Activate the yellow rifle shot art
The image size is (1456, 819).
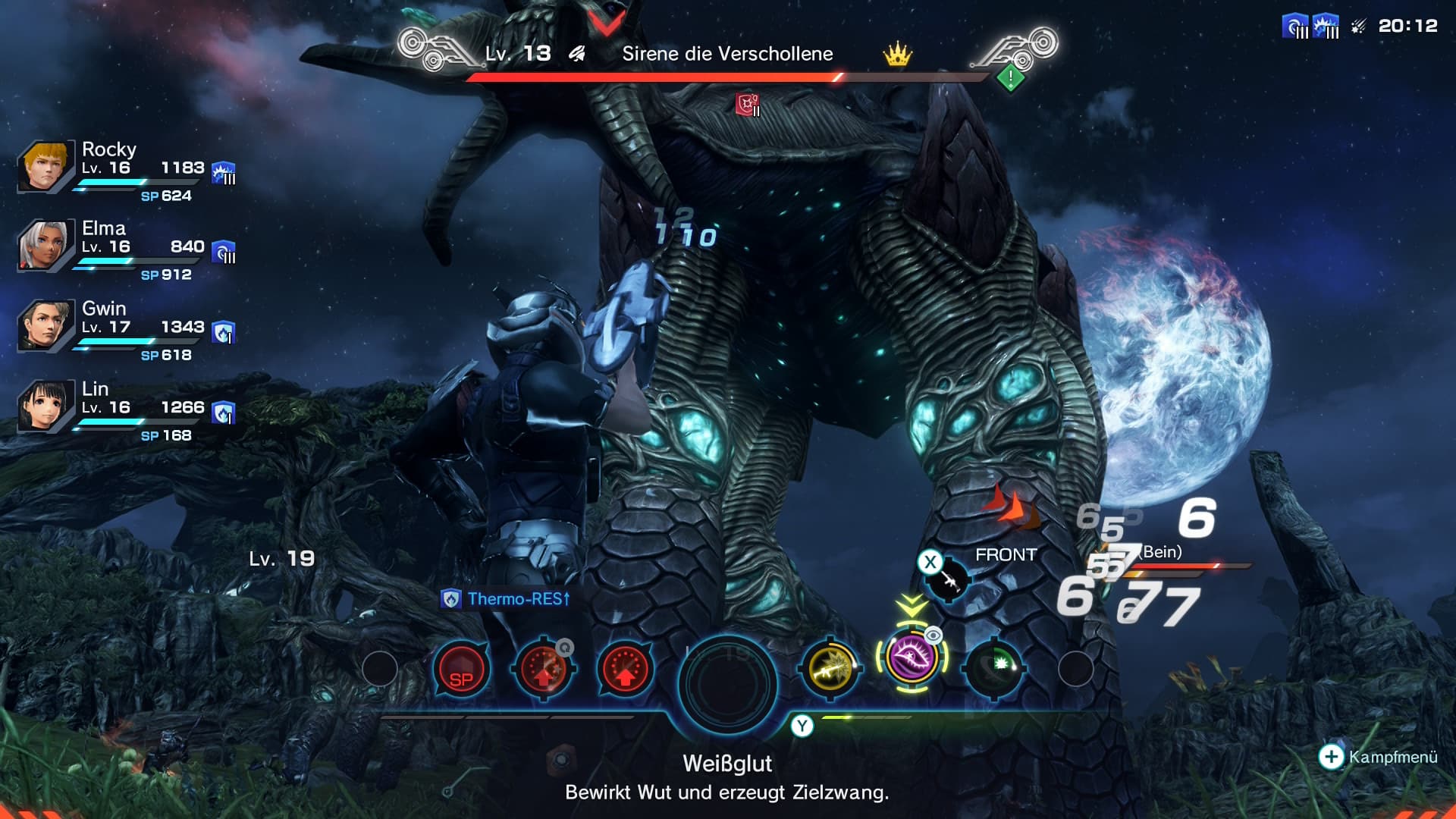pyautogui.click(x=830, y=669)
